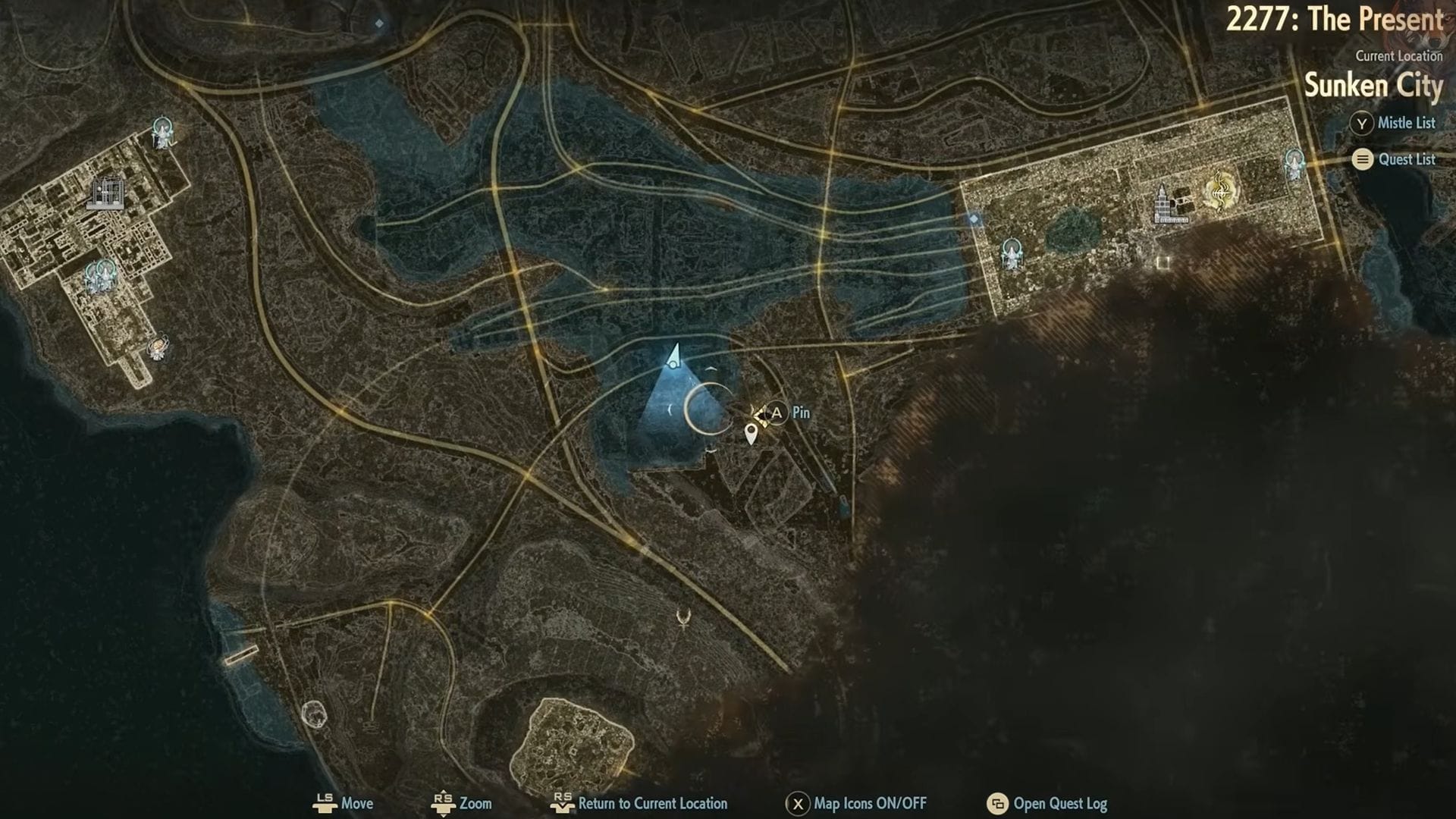Click the golden crest marker below the twin mistles
The image size is (1456, 819).
click(158, 347)
